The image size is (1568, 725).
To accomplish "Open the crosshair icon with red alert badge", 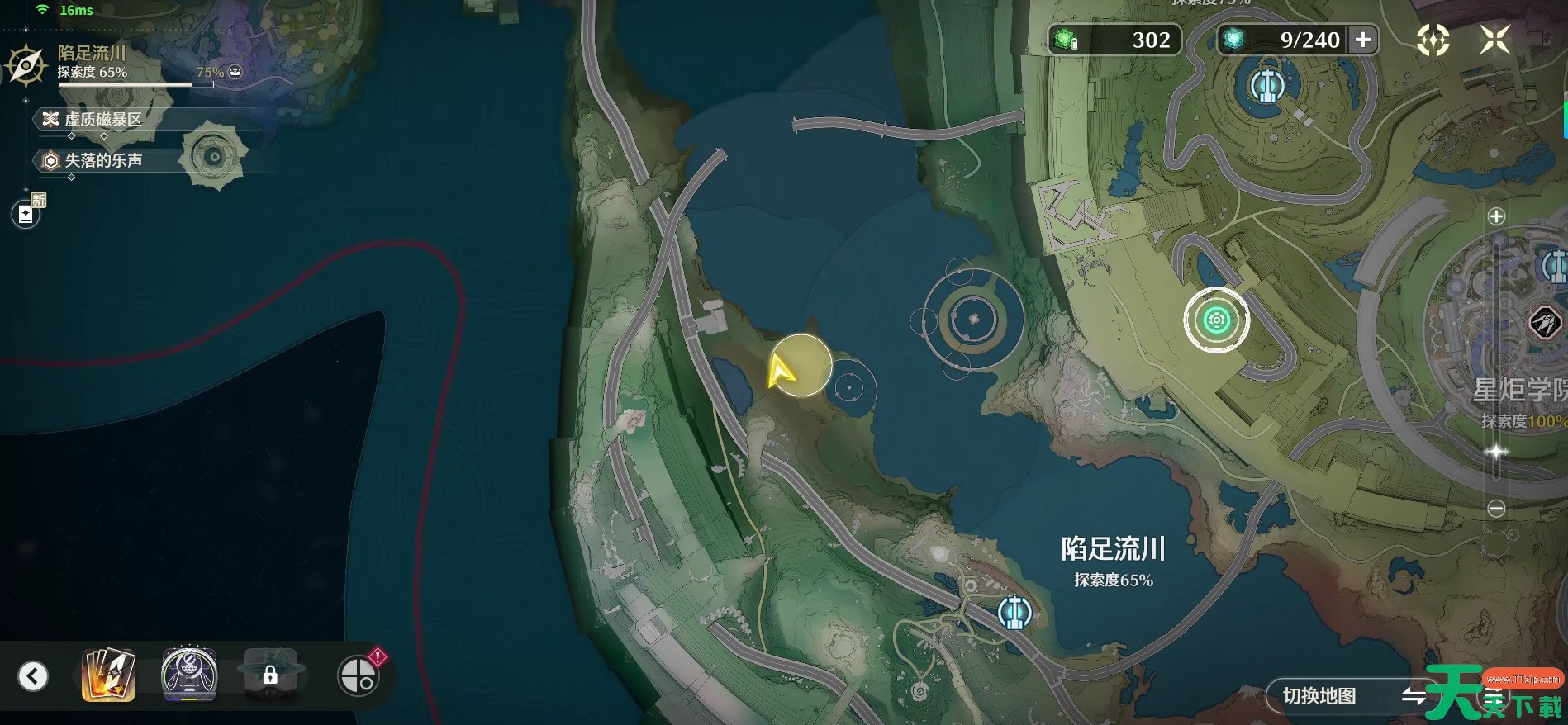I will coord(359,675).
